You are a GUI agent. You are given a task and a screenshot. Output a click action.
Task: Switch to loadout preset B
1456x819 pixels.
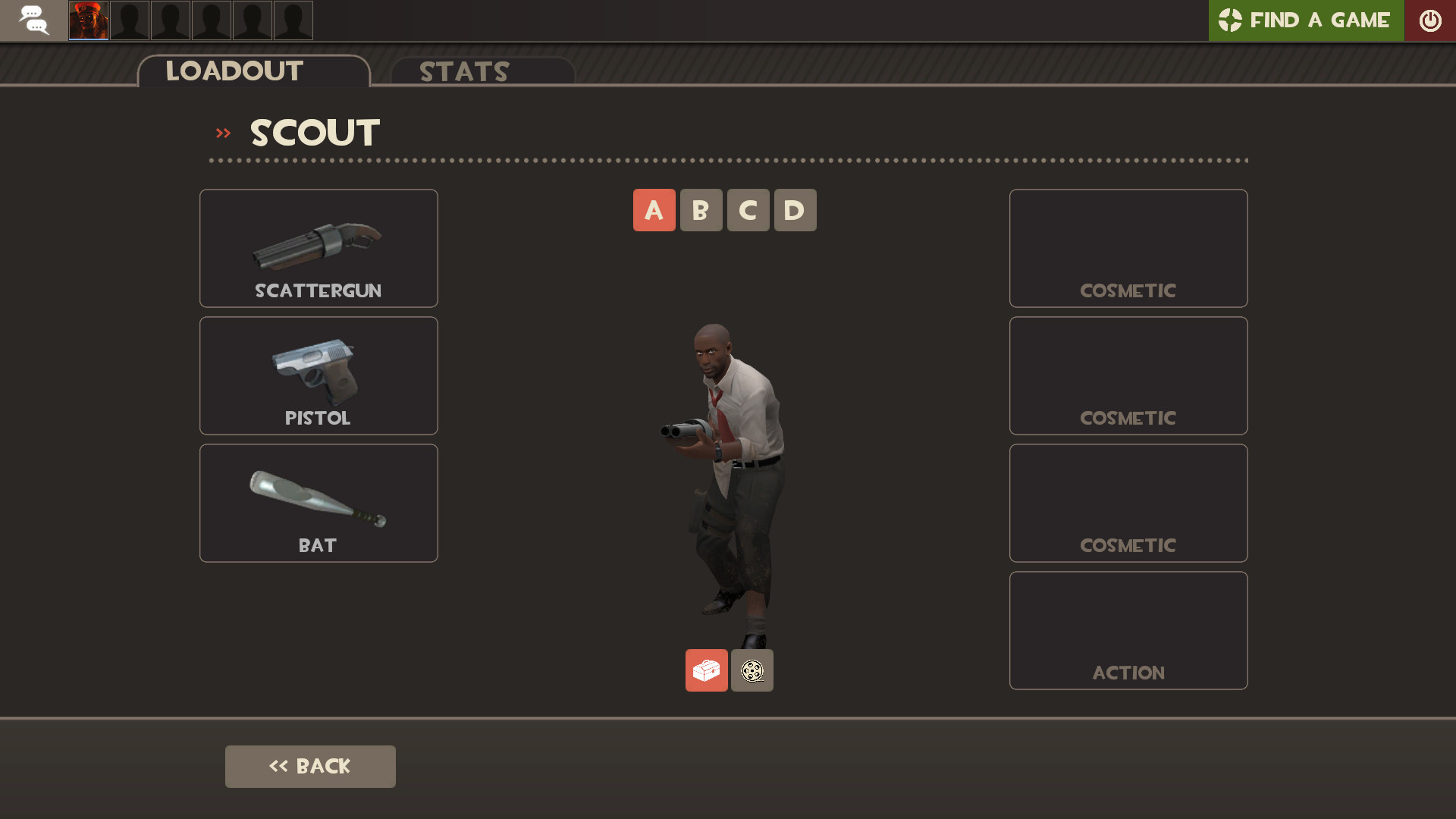(x=701, y=210)
